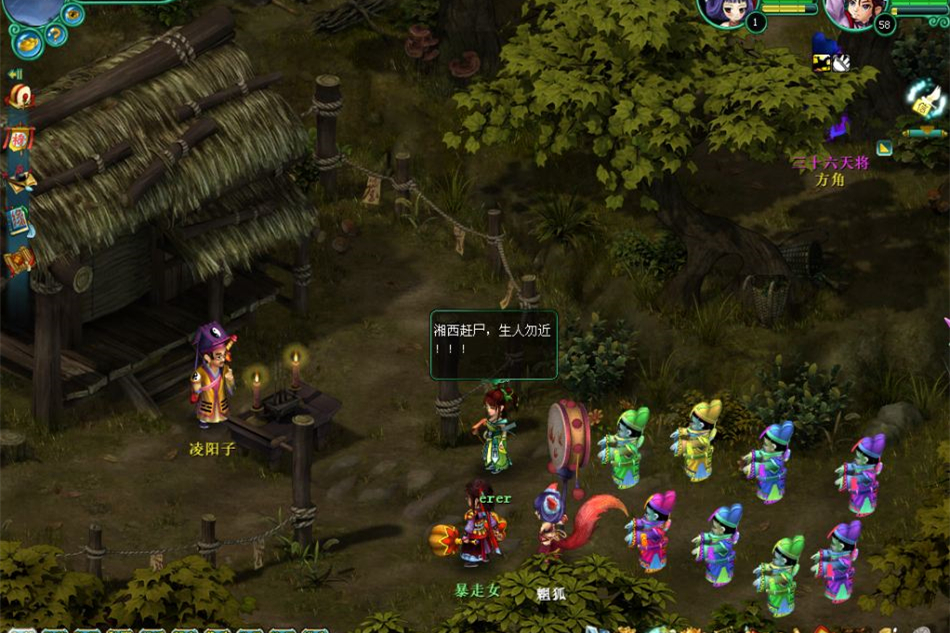The width and height of the screenshot is (950, 633).
Task: Open the red banner leaderboard icon
Action: pos(19,138)
